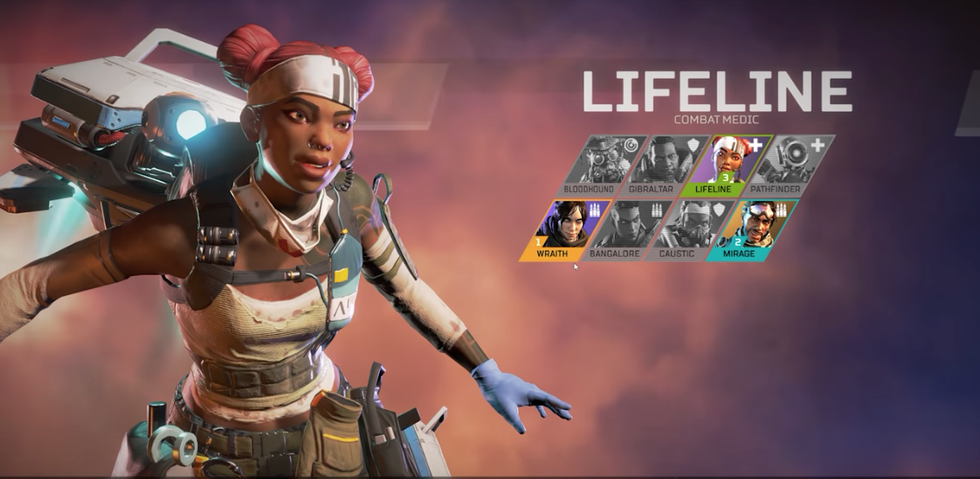The image size is (980, 479).
Task: Choose the Bangalore legend tile
Action: click(x=627, y=229)
